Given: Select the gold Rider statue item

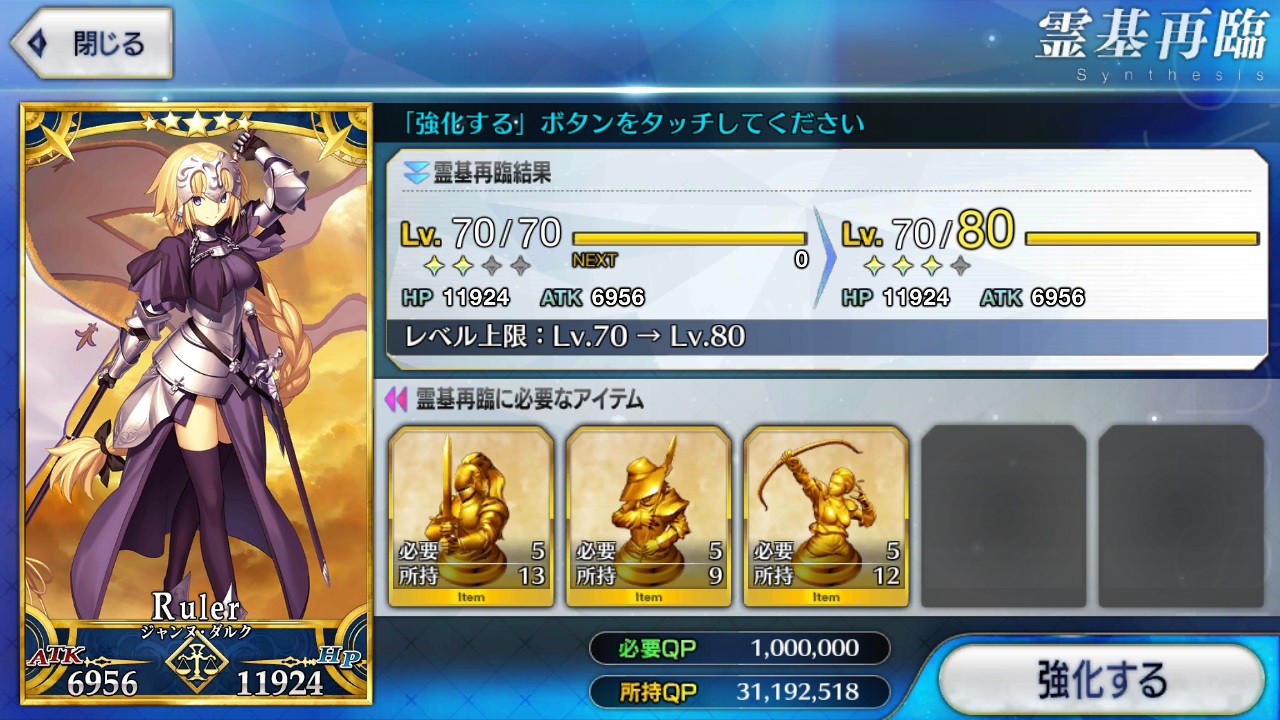Looking at the screenshot, I should (648, 515).
